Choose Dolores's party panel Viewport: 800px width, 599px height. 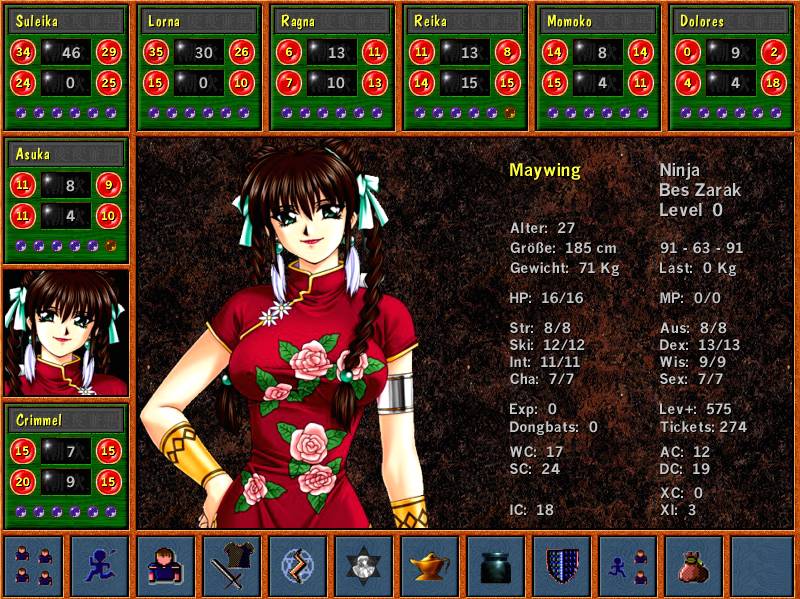(x=731, y=67)
